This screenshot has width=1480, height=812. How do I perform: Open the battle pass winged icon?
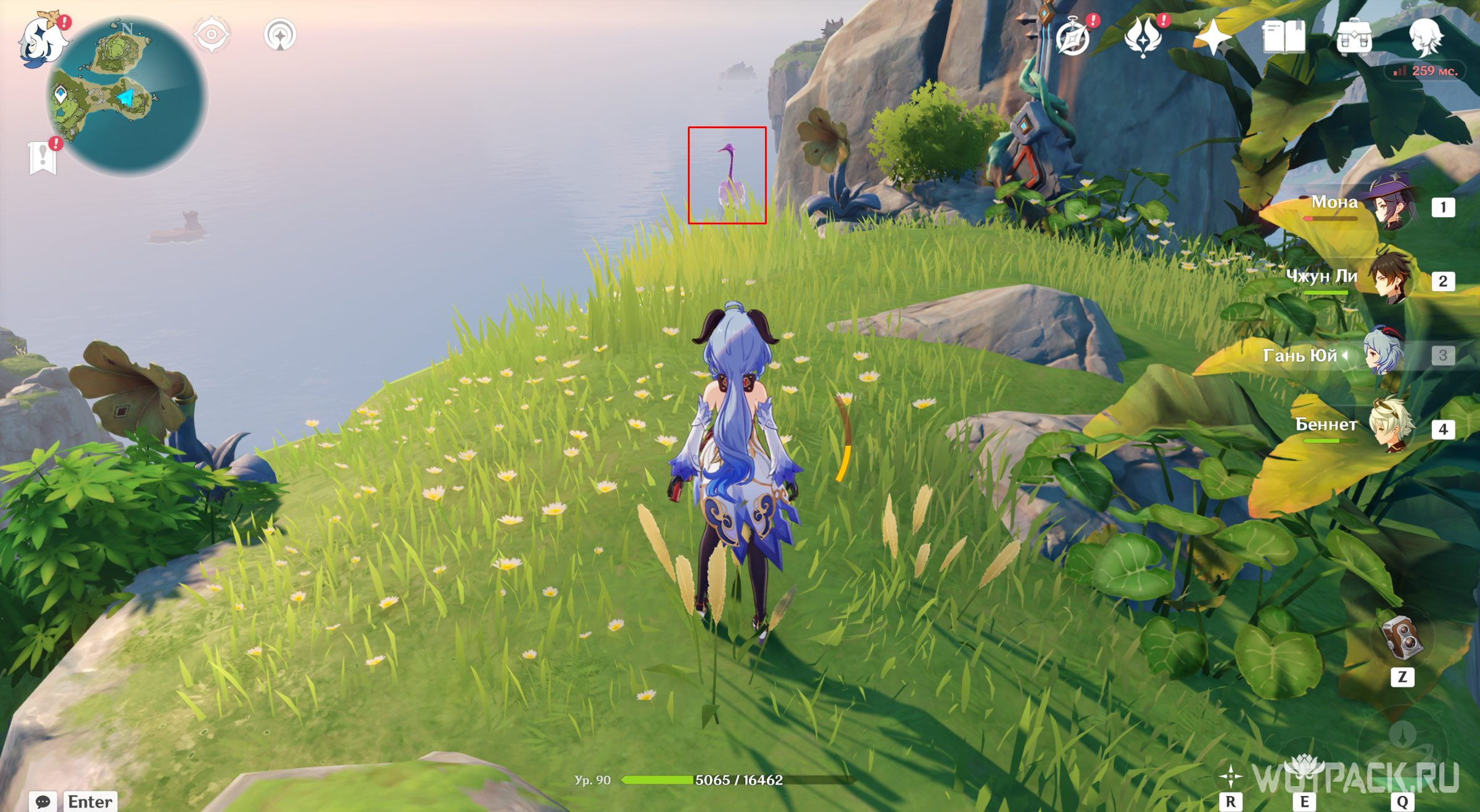coord(1143,38)
